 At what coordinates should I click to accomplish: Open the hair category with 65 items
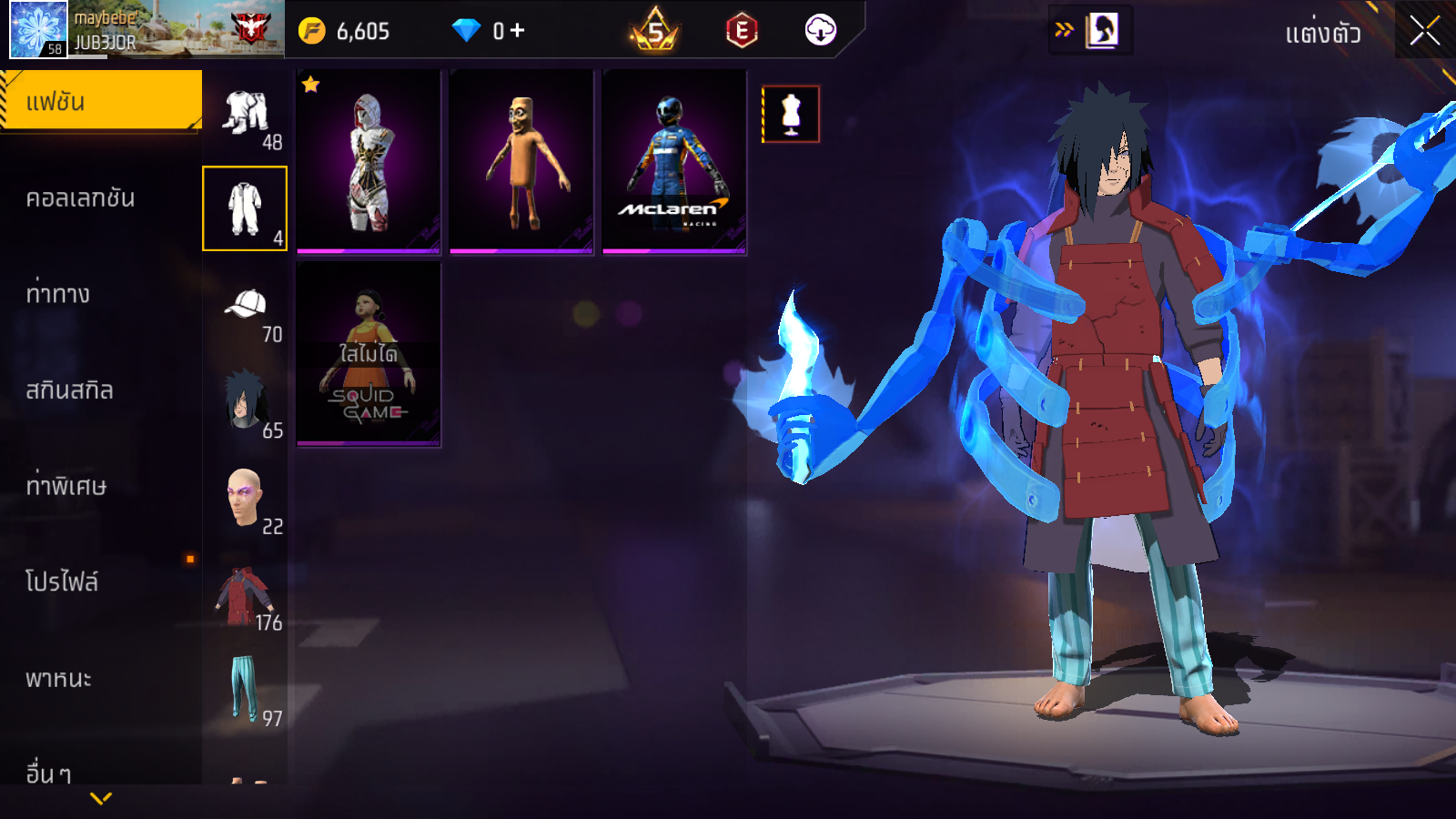246,402
